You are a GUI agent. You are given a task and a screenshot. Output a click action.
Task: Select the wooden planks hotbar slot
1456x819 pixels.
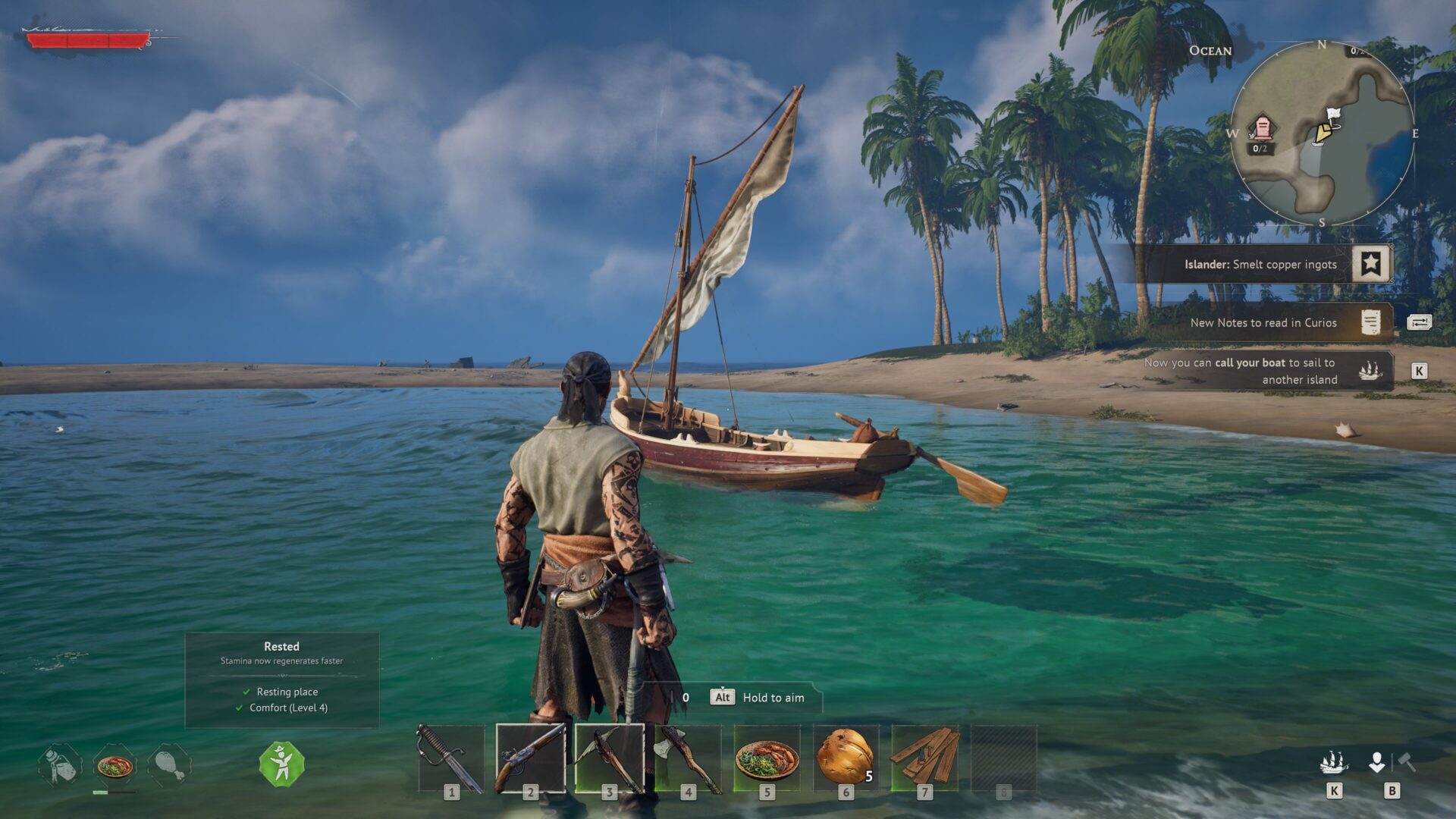point(924,758)
